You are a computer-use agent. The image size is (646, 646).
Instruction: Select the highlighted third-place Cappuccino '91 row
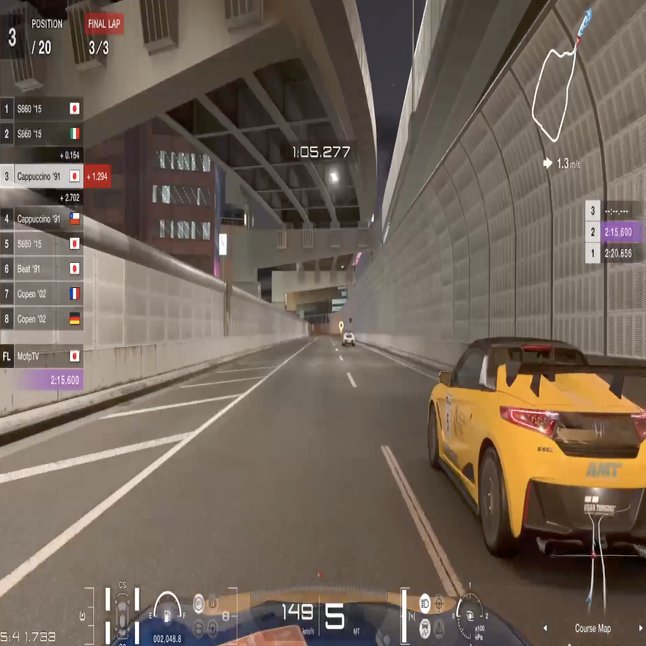click(x=42, y=176)
